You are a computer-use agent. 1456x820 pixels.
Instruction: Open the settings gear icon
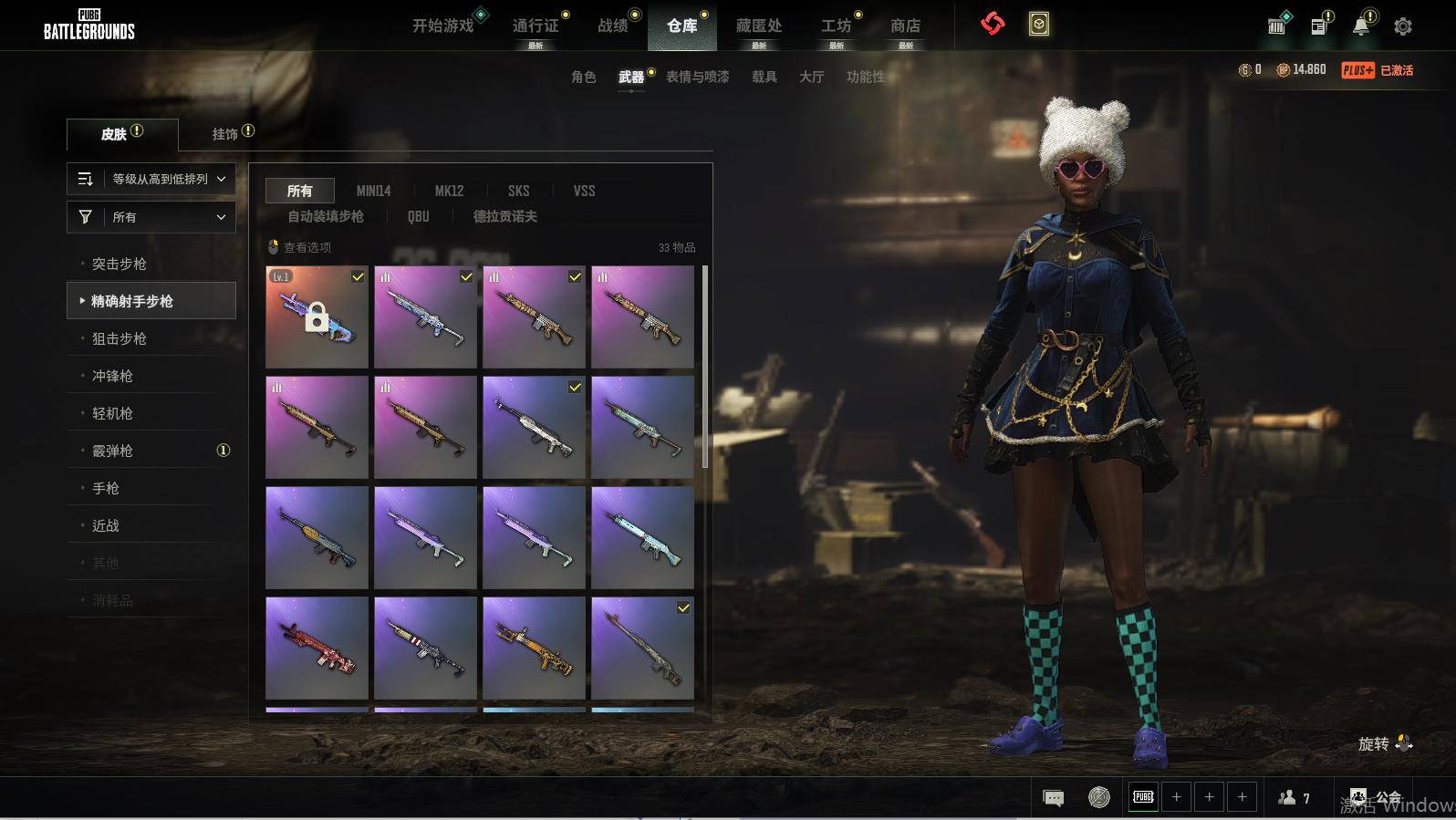[x=1403, y=26]
